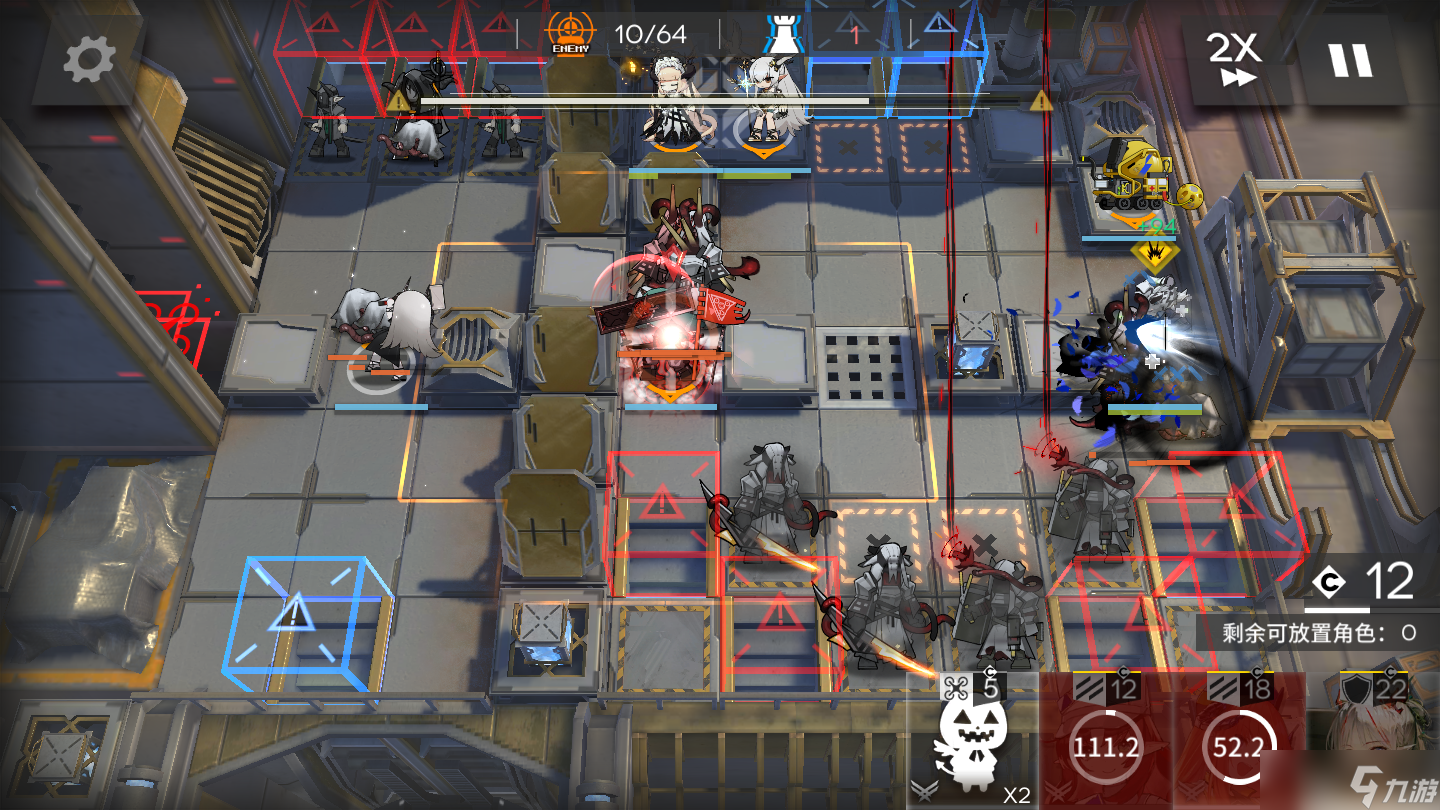Pause the battle

pyautogui.click(x=1349, y=60)
